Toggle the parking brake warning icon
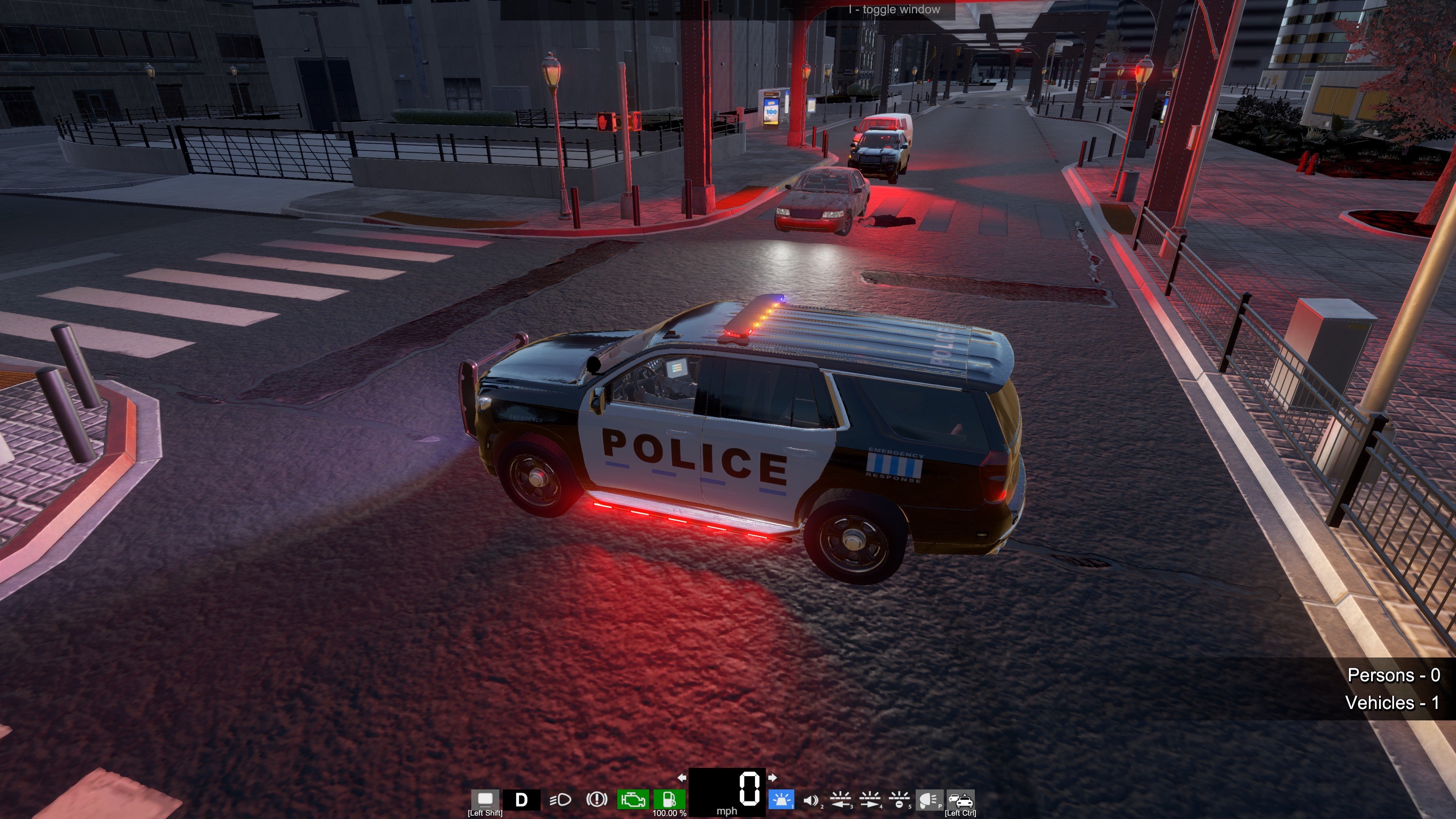Image resolution: width=1456 pixels, height=819 pixels. pos(596,800)
